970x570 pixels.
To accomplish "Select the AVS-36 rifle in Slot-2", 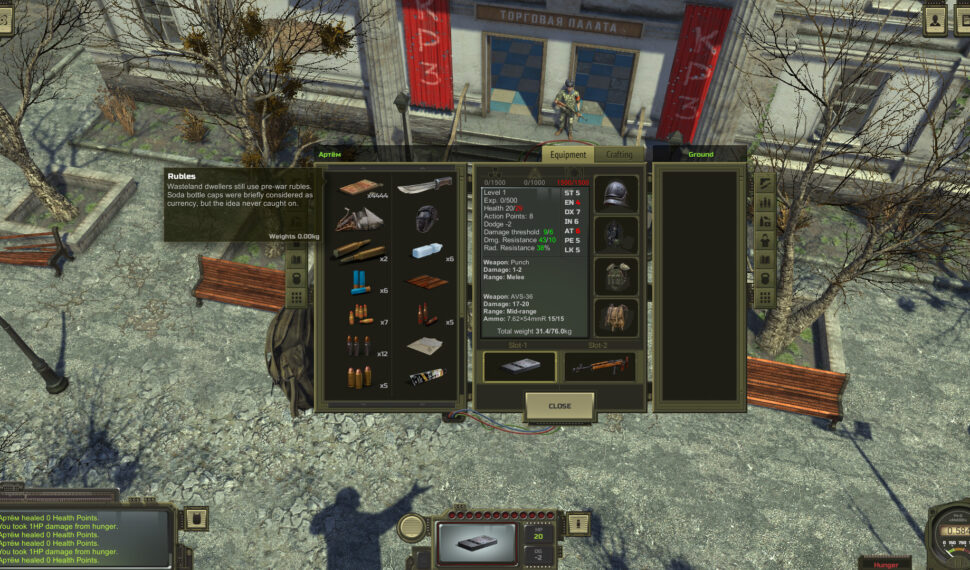I will (x=599, y=367).
